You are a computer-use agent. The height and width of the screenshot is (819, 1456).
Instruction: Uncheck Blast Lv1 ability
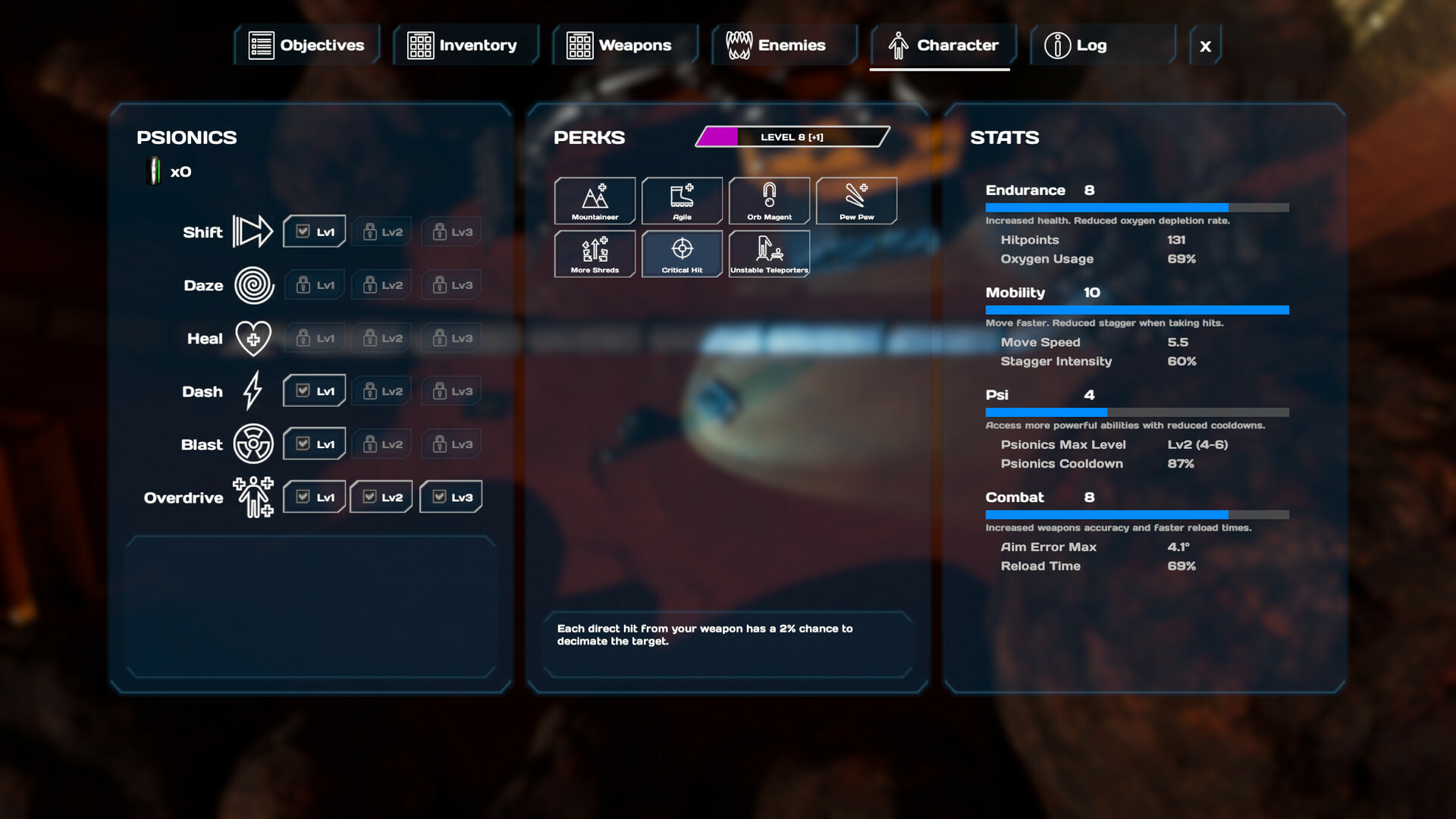pyautogui.click(x=314, y=444)
